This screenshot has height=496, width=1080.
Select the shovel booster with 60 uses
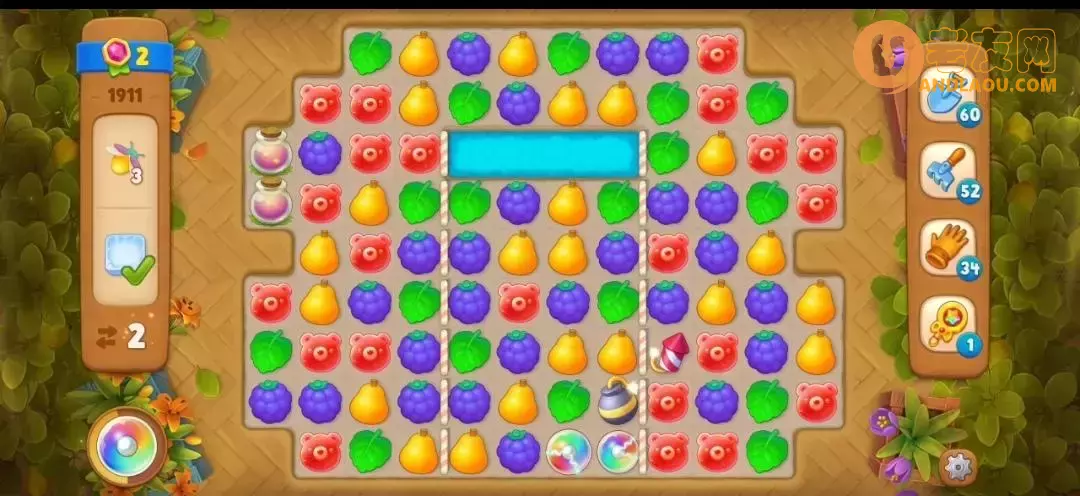(x=945, y=96)
